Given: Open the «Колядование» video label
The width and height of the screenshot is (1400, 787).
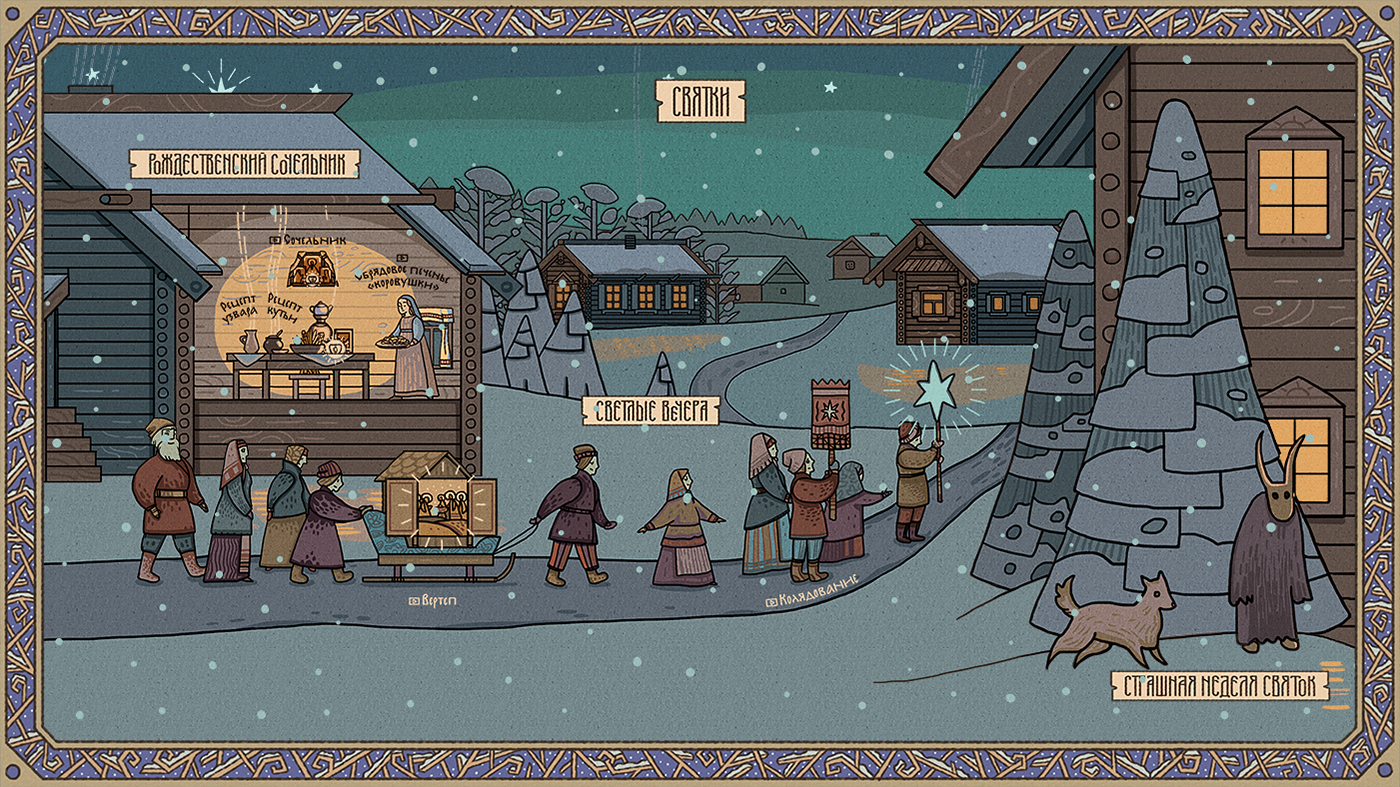Looking at the screenshot, I should pyautogui.click(x=810, y=600).
